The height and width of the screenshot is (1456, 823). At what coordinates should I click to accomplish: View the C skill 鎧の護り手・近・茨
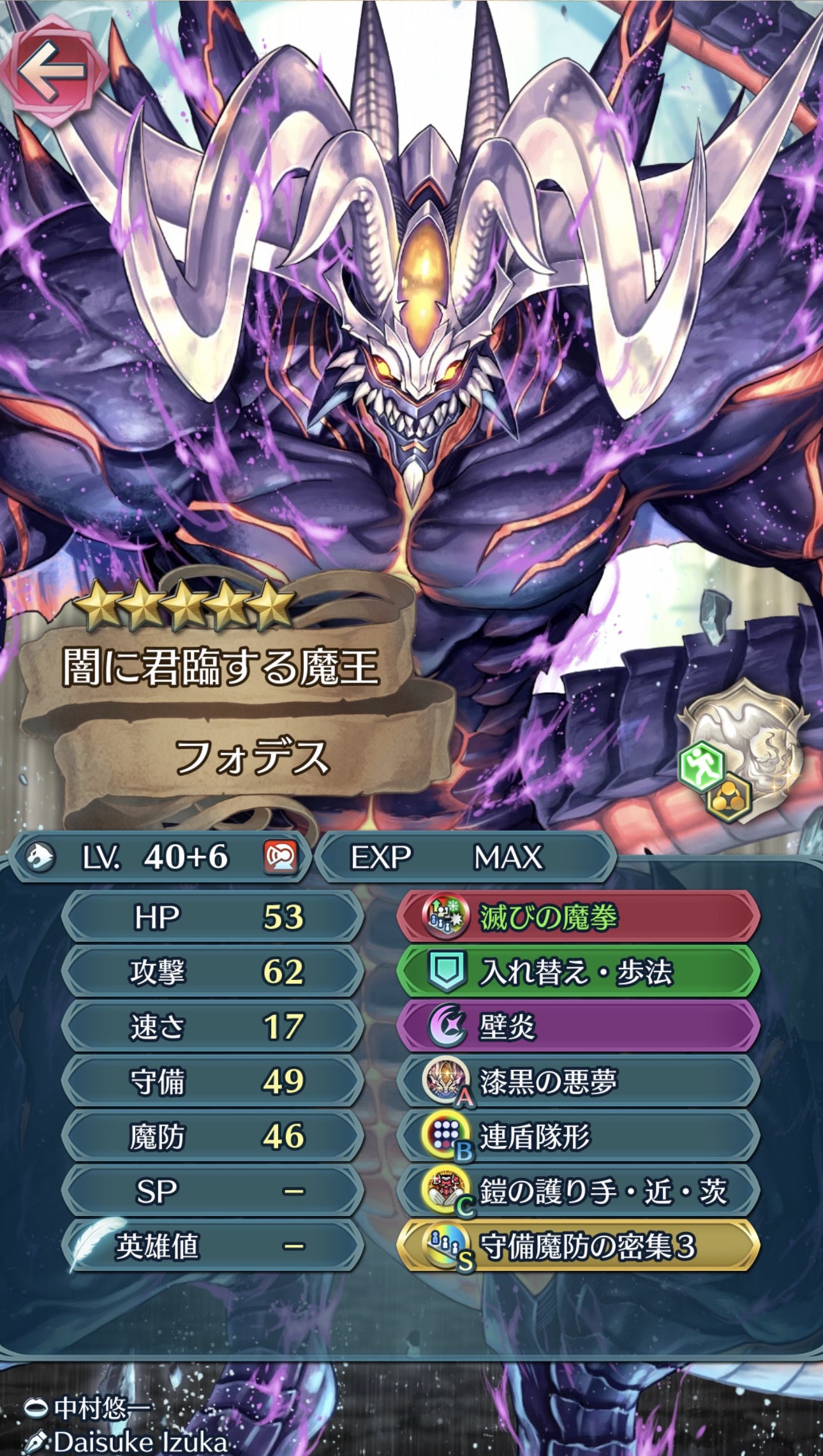(578, 1191)
